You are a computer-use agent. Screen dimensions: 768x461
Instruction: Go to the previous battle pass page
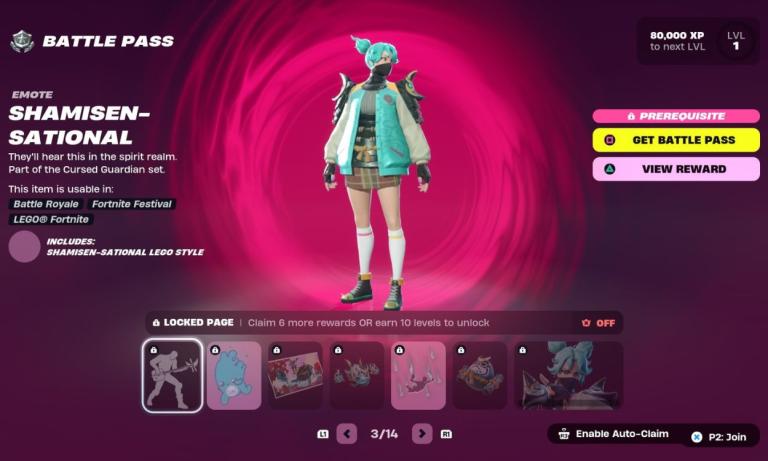(x=347, y=434)
